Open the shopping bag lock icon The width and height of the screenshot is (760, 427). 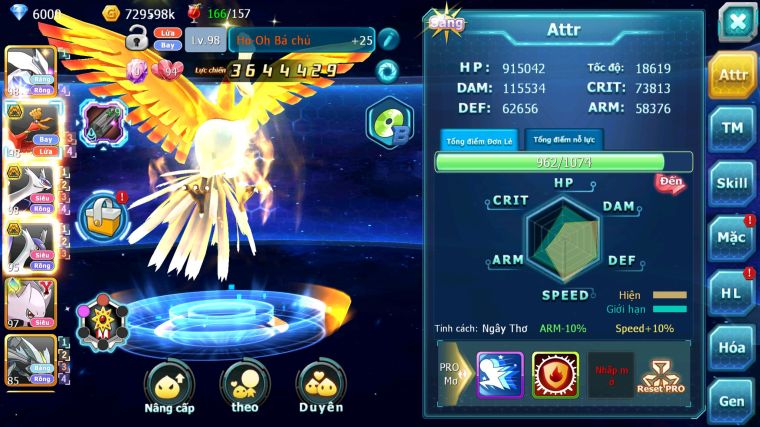(101, 213)
